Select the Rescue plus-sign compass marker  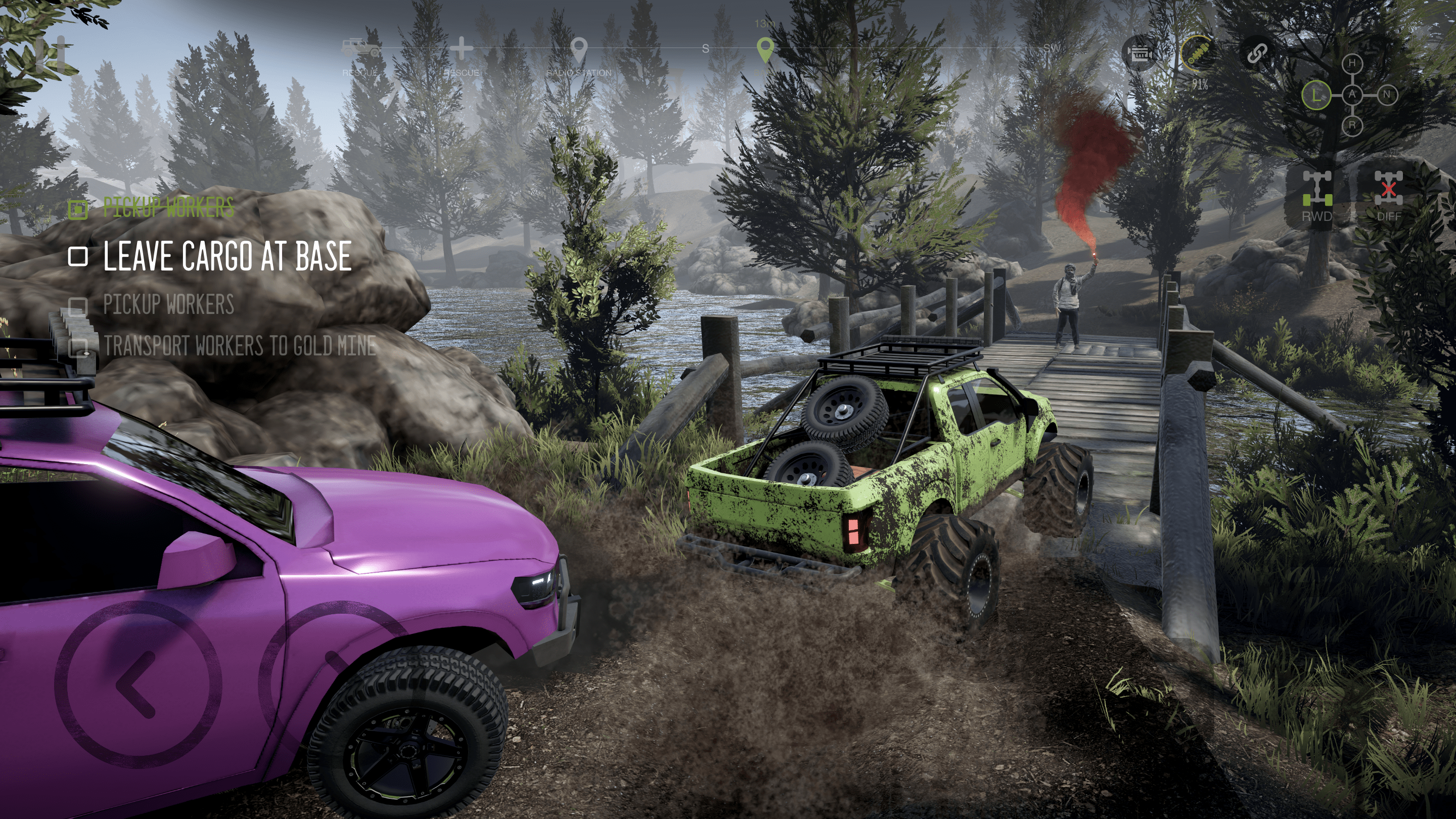point(461,49)
